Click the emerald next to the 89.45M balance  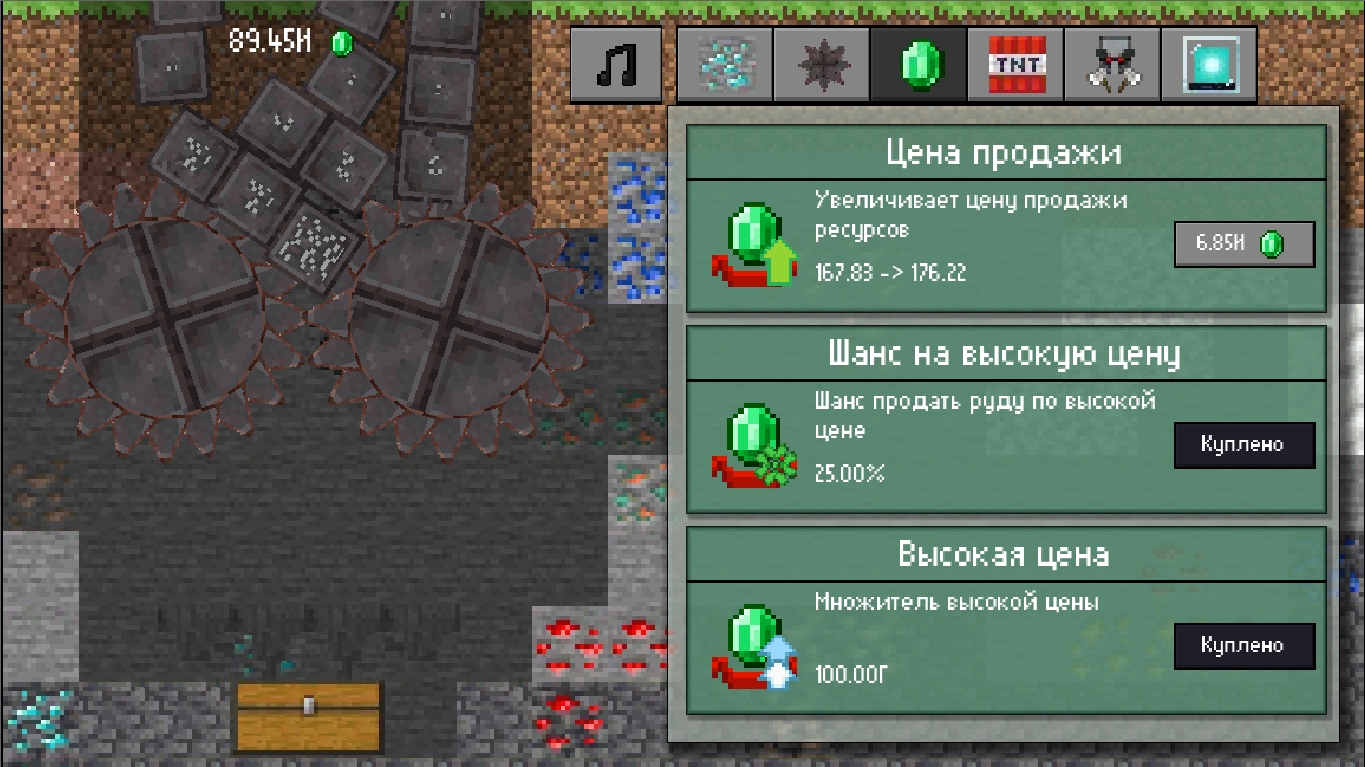pos(341,42)
